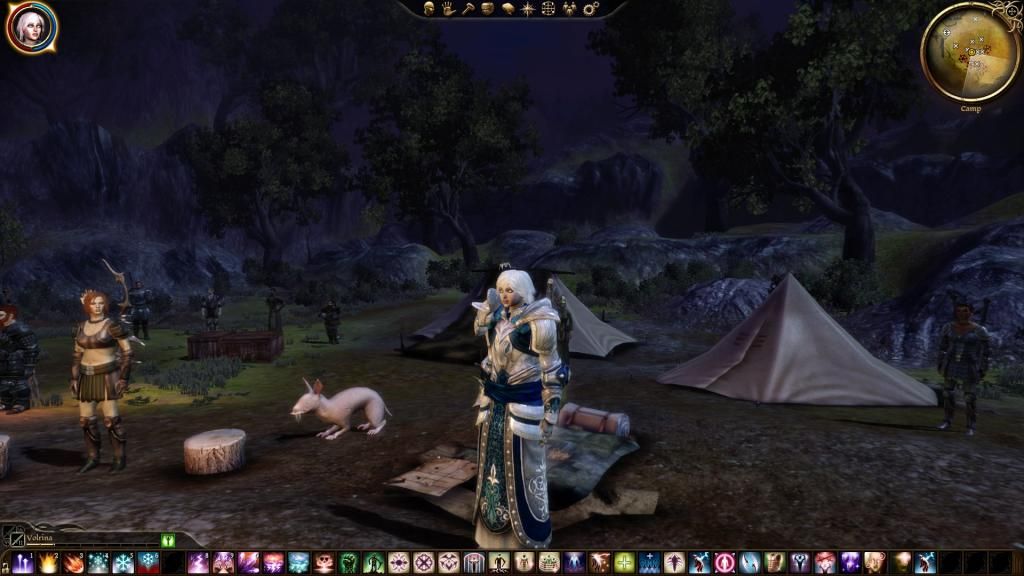Open the game options gears icon

tap(590, 8)
